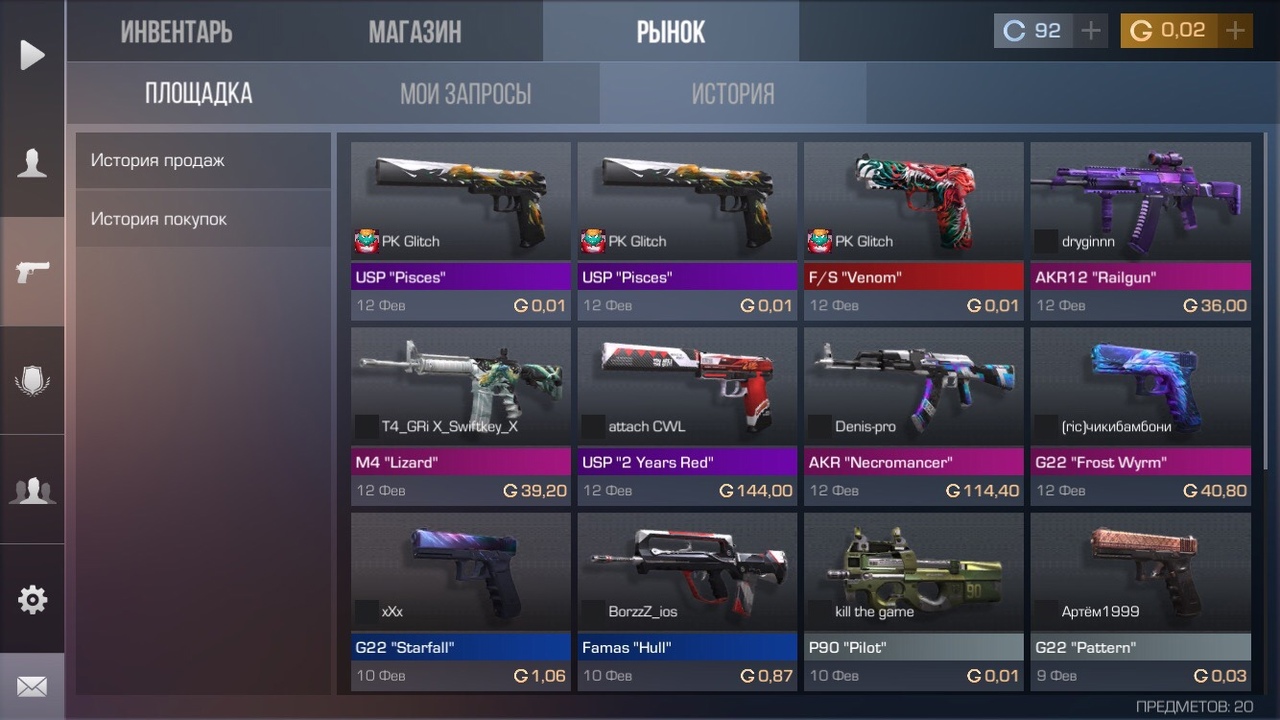
Task: Add silver coins with the plus button
Action: [1091, 31]
